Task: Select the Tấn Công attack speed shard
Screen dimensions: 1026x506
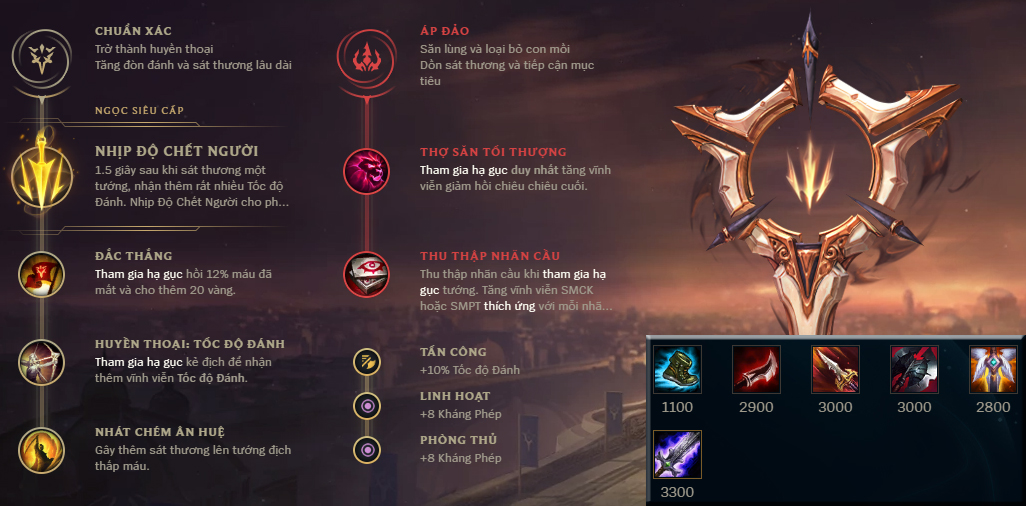Action: 369,361
